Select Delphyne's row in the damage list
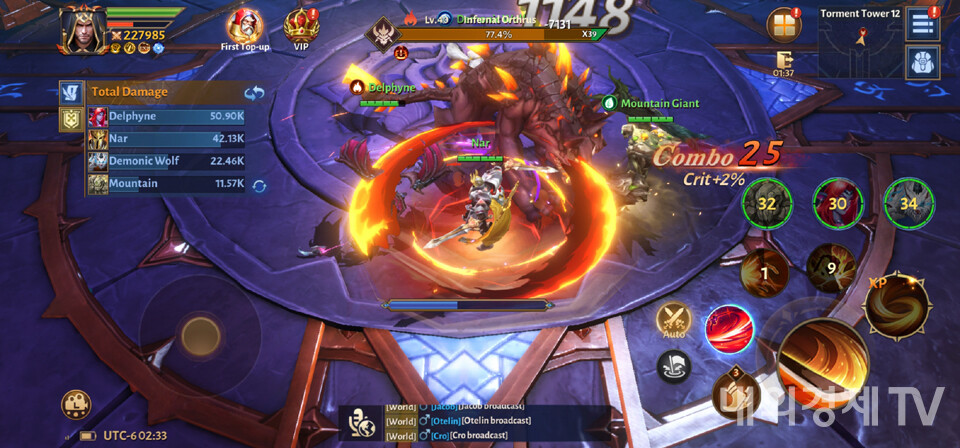This screenshot has height=448, width=960. coord(168,116)
